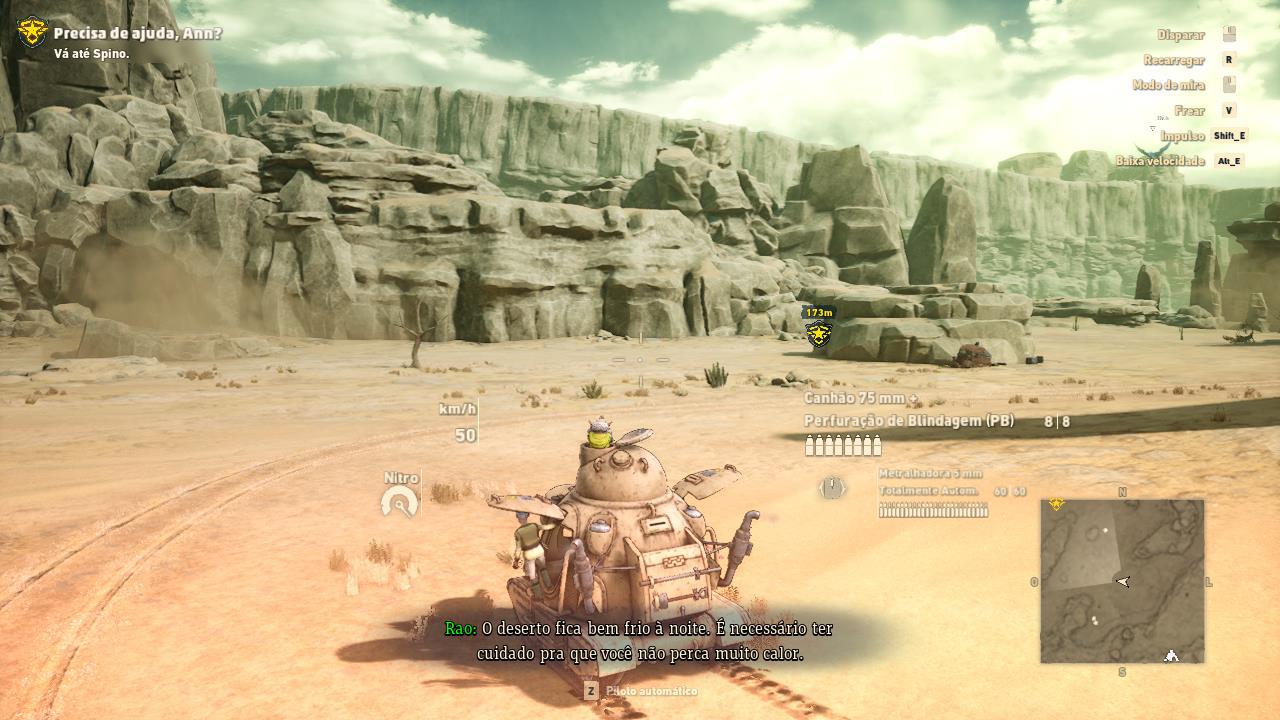Open the minimap
The width and height of the screenshot is (1280, 720).
[x=1122, y=581]
